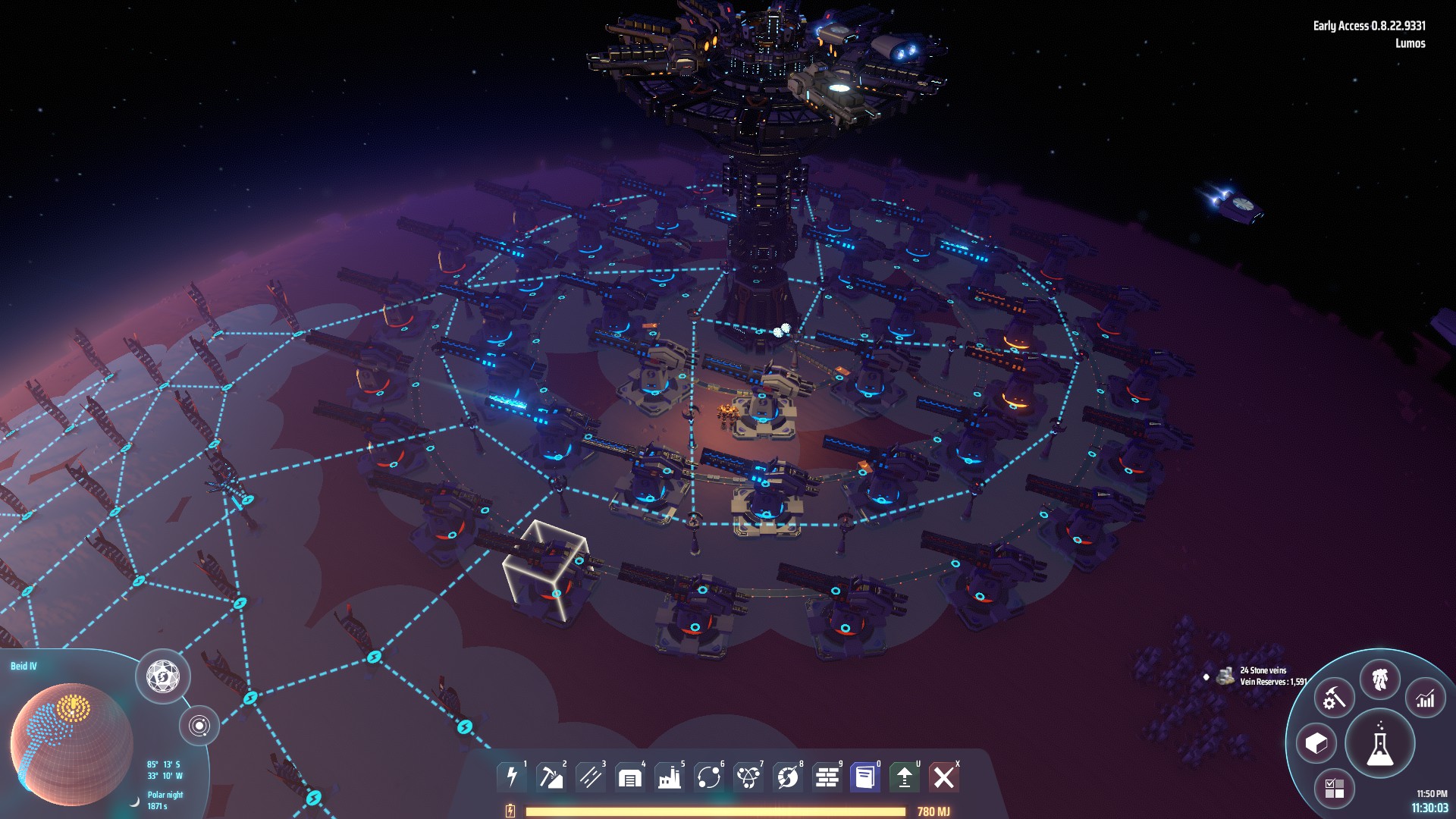Select the mining build category (pickaxe)
The height and width of the screenshot is (819, 1456).
coord(551,777)
